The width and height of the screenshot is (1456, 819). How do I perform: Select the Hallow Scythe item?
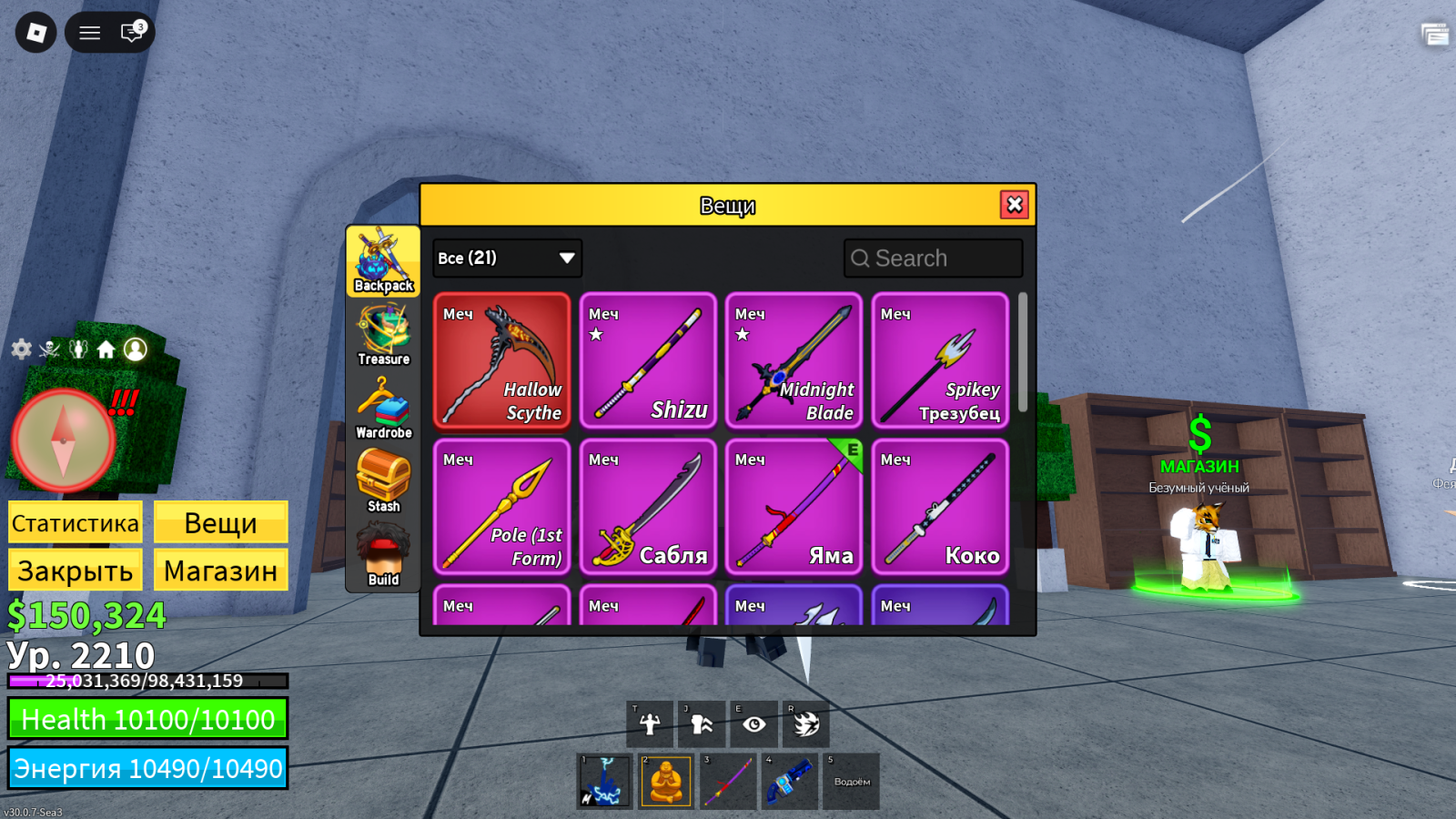(x=502, y=360)
